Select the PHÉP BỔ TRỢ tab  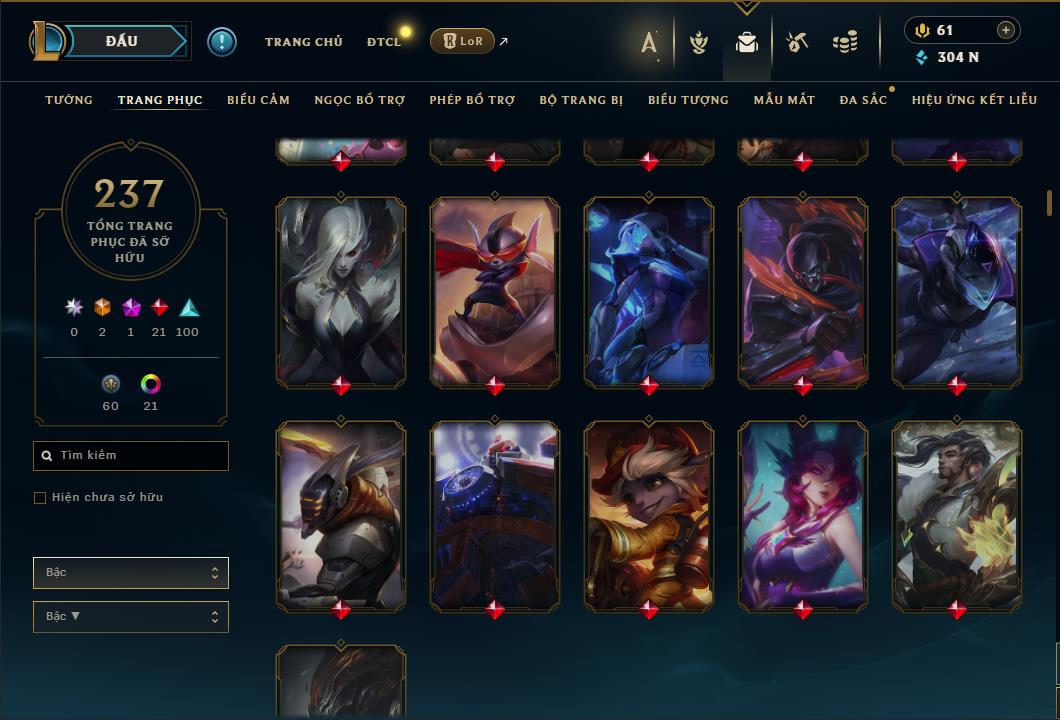tap(472, 100)
